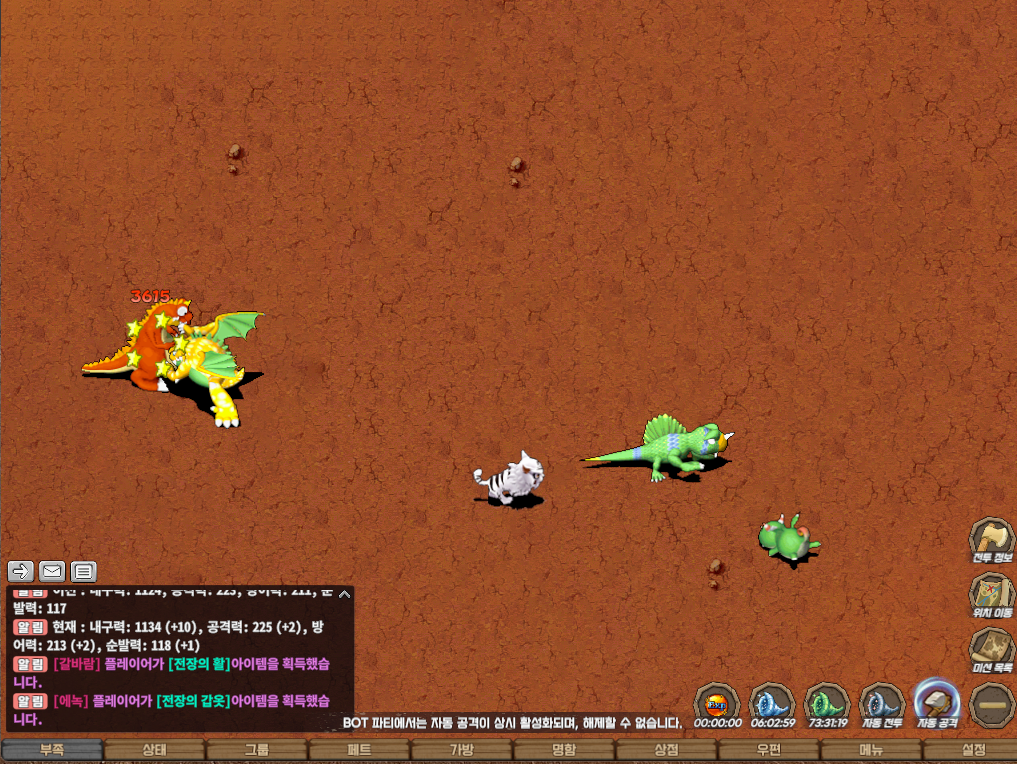
Task: Open the 메뉴 (menu) button
Action: (870, 750)
